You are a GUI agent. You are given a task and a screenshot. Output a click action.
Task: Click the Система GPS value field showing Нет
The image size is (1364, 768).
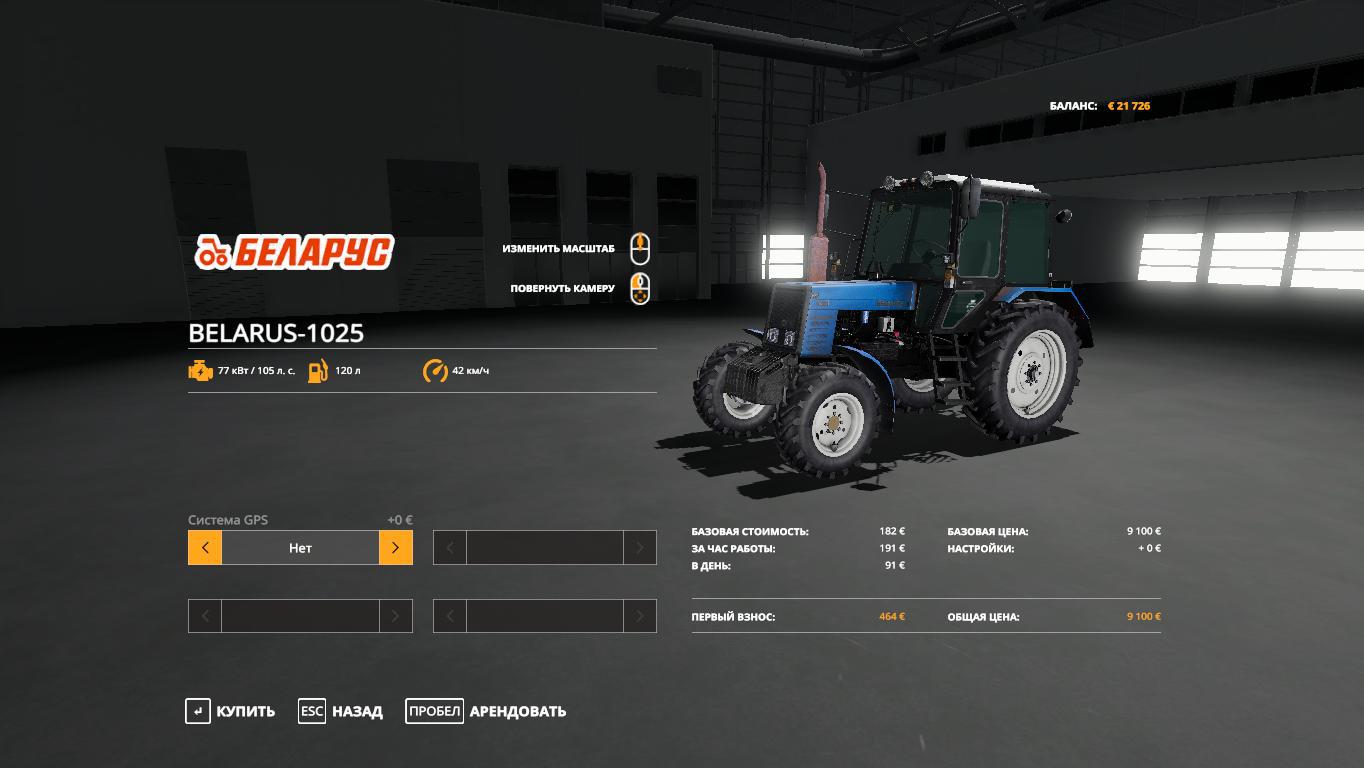point(300,548)
